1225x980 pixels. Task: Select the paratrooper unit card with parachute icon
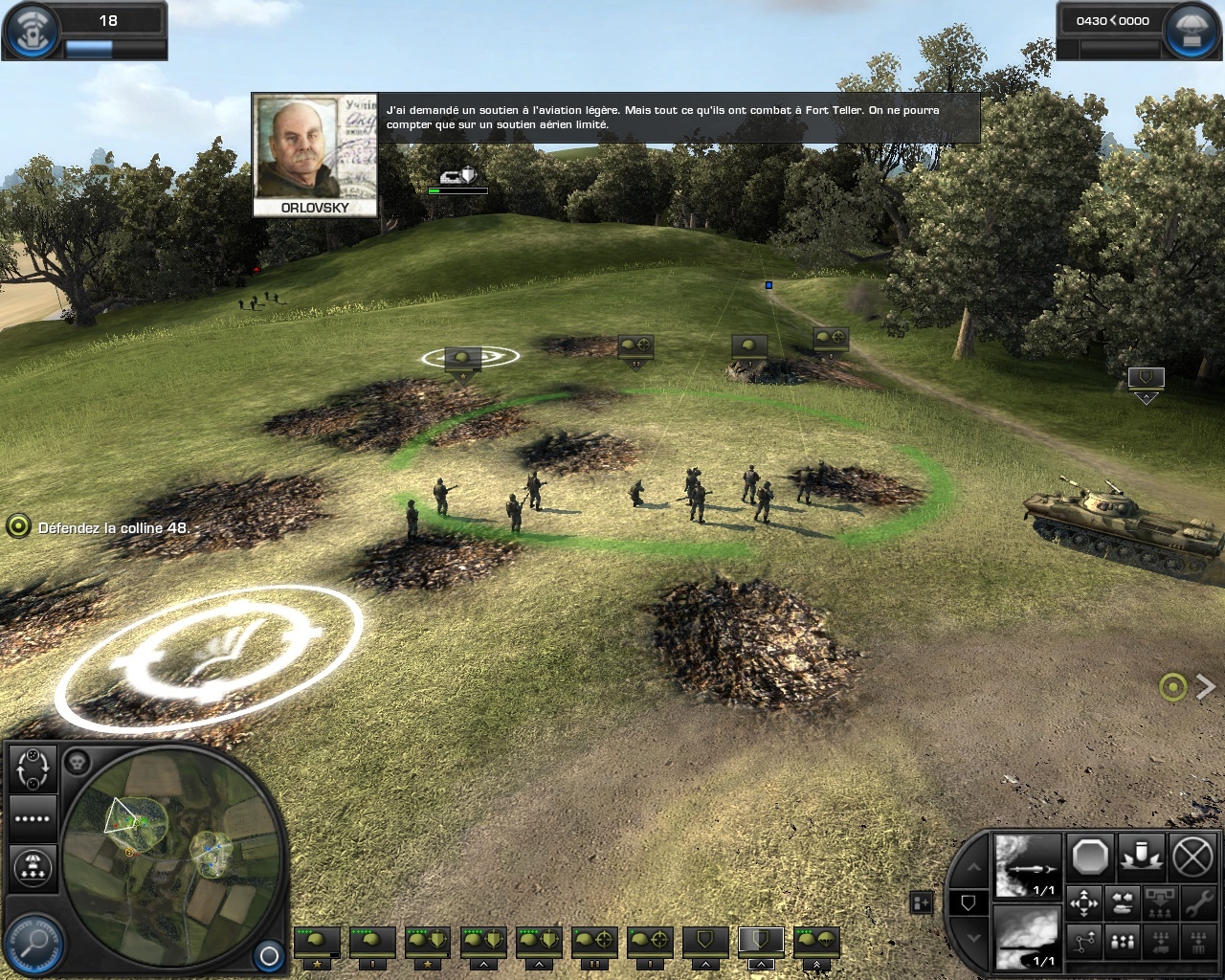(x=816, y=942)
